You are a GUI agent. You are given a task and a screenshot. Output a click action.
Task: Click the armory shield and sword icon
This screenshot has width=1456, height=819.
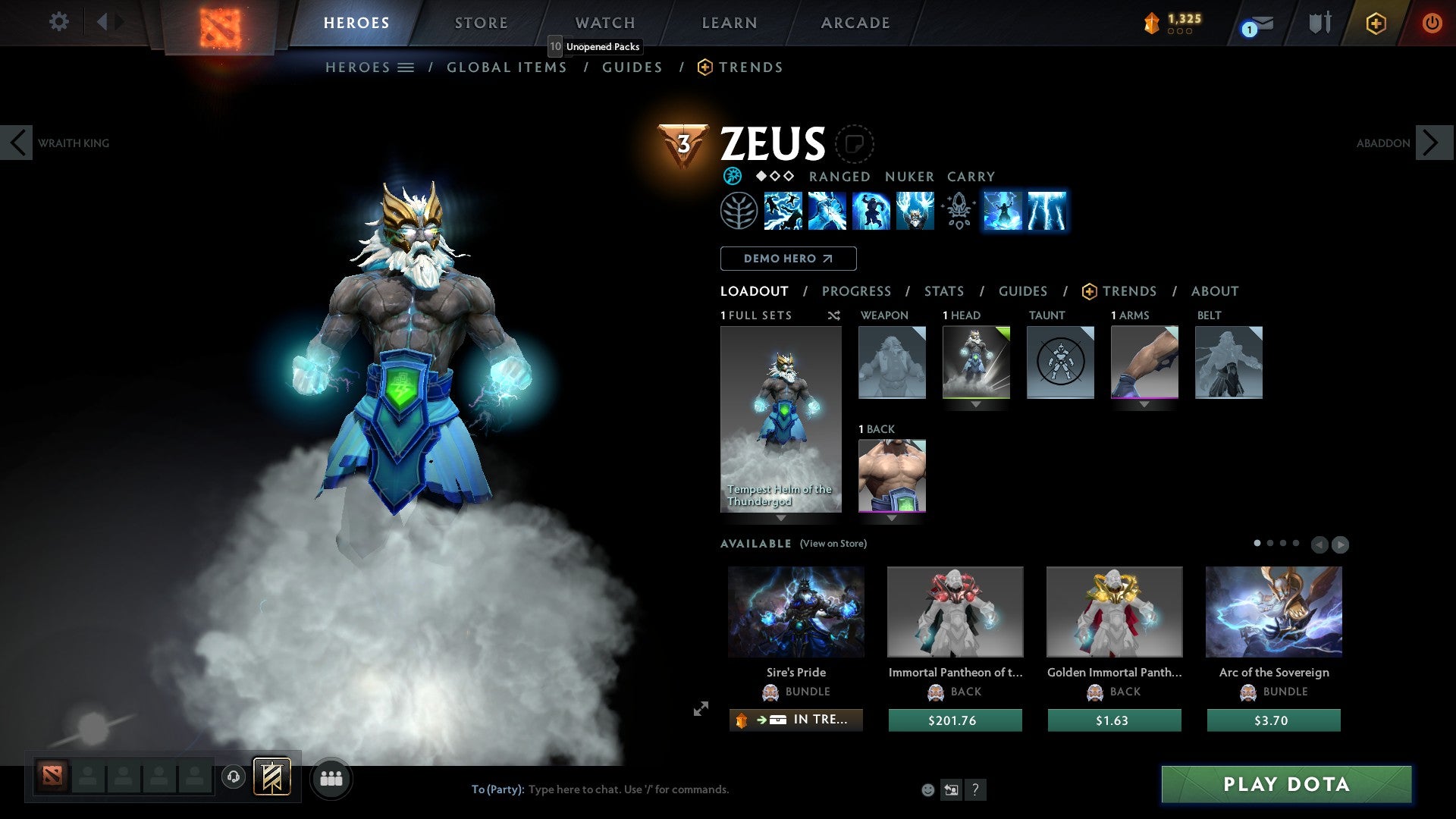point(1319,23)
